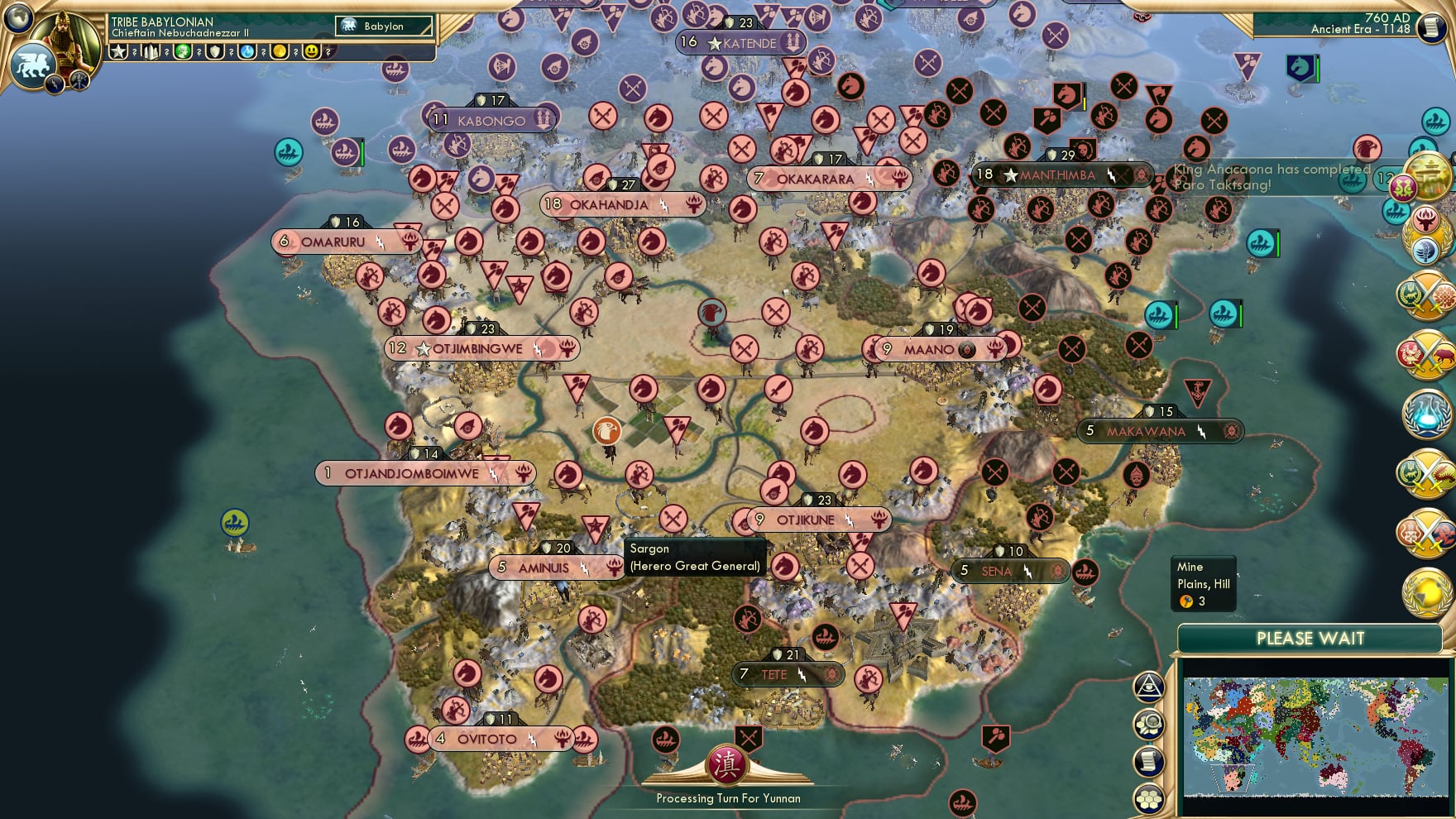Open Strategic View via the eye pyramid icon
1456x819 pixels.
pyautogui.click(x=1148, y=687)
